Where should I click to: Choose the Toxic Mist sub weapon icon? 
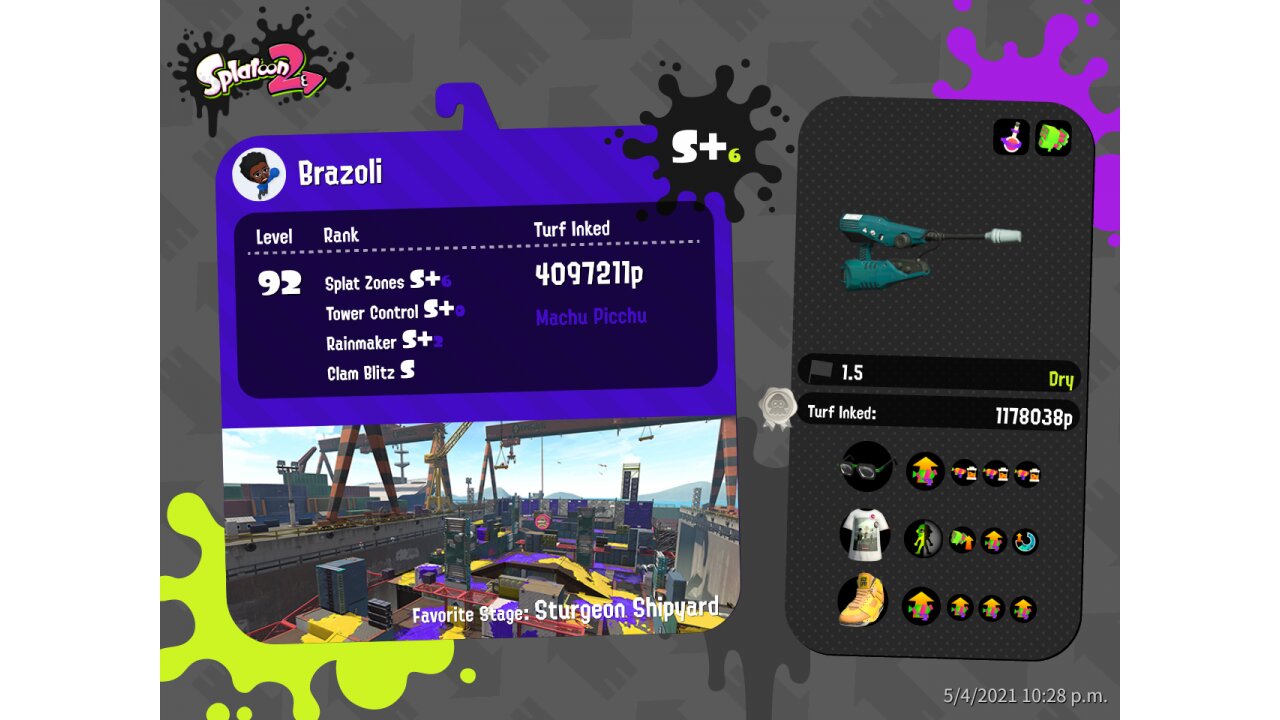click(x=1011, y=138)
